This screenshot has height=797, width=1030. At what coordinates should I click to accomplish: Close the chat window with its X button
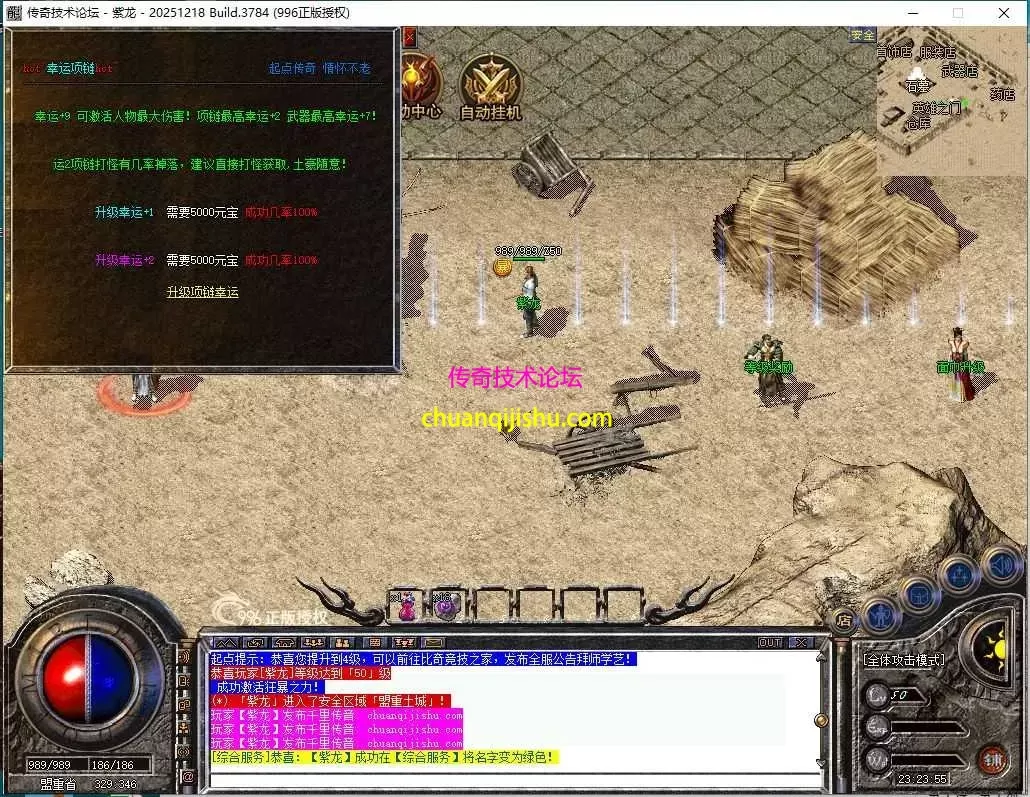click(x=800, y=642)
